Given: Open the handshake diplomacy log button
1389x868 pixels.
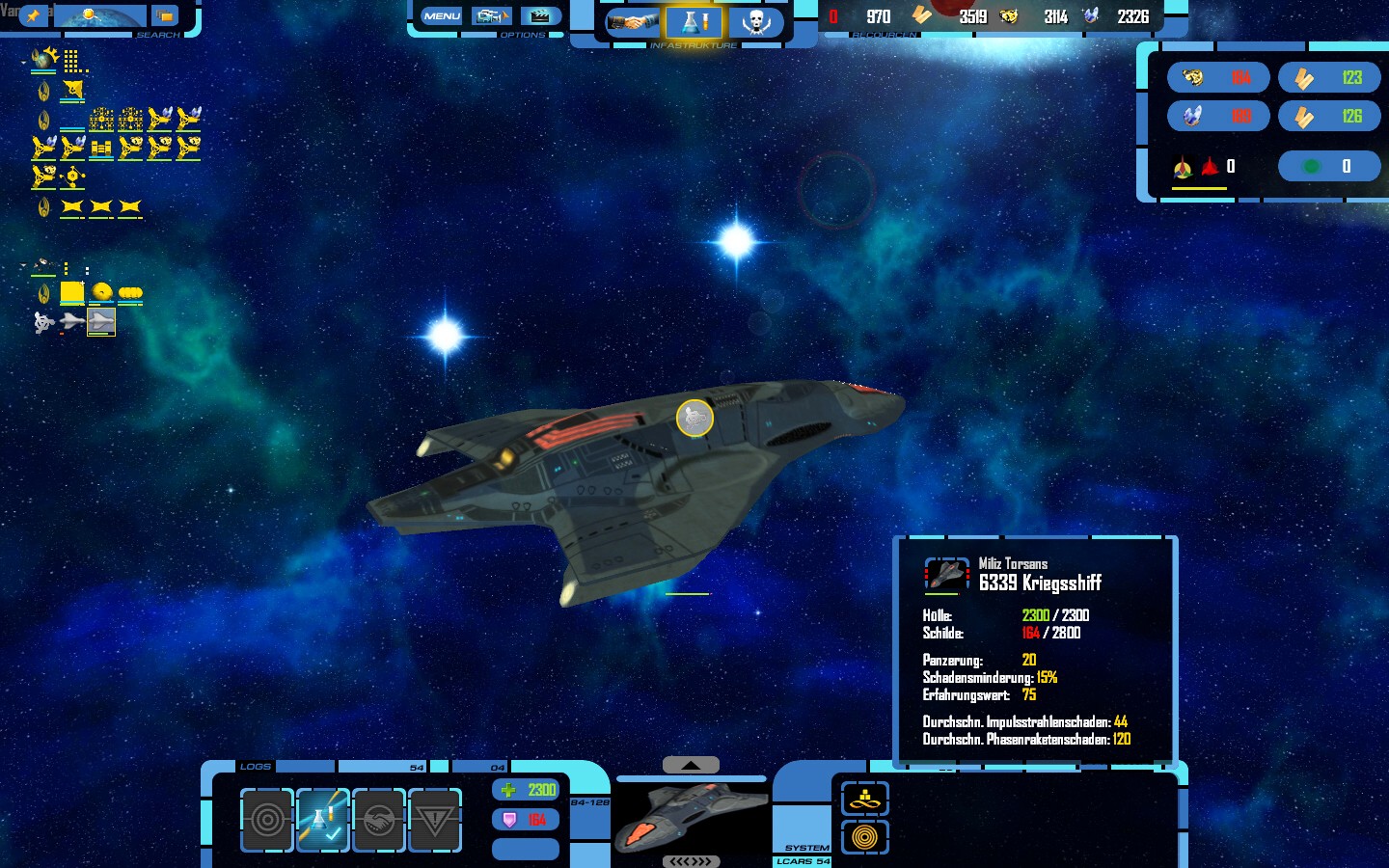Looking at the screenshot, I should pos(379,821).
